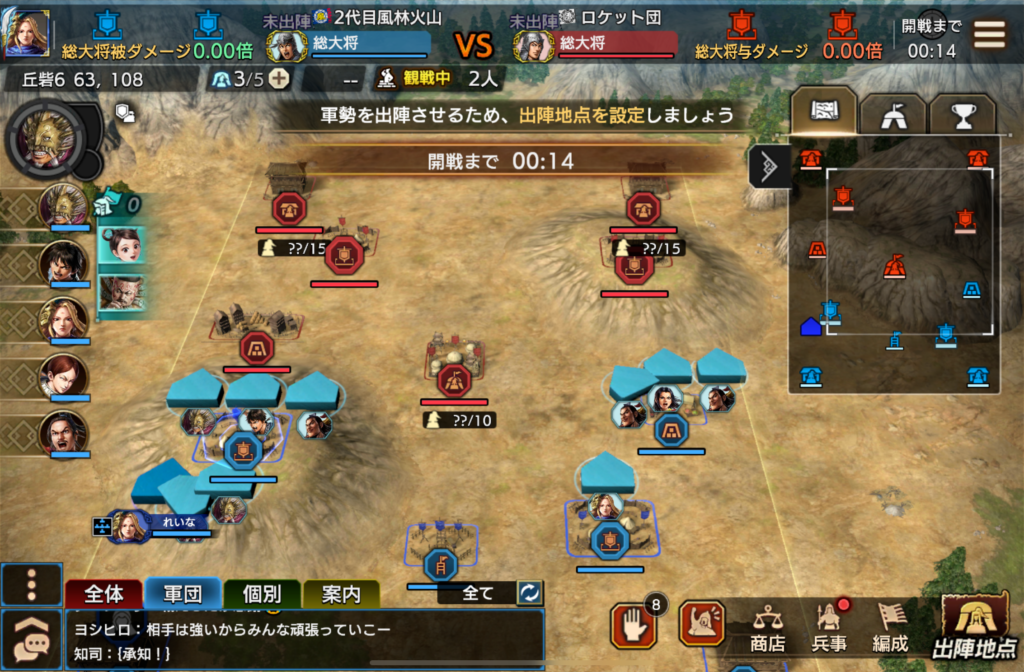Switch to the 個別 chat tab
The image size is (1024, 672).
tap(262, 594)
